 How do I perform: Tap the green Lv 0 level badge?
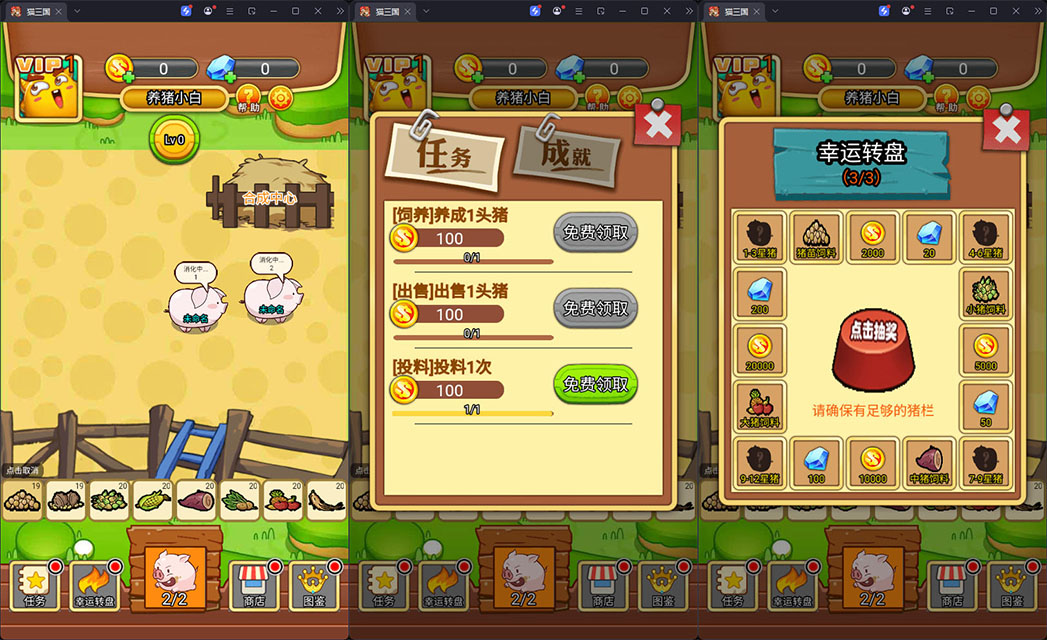[x=174, y=140]
